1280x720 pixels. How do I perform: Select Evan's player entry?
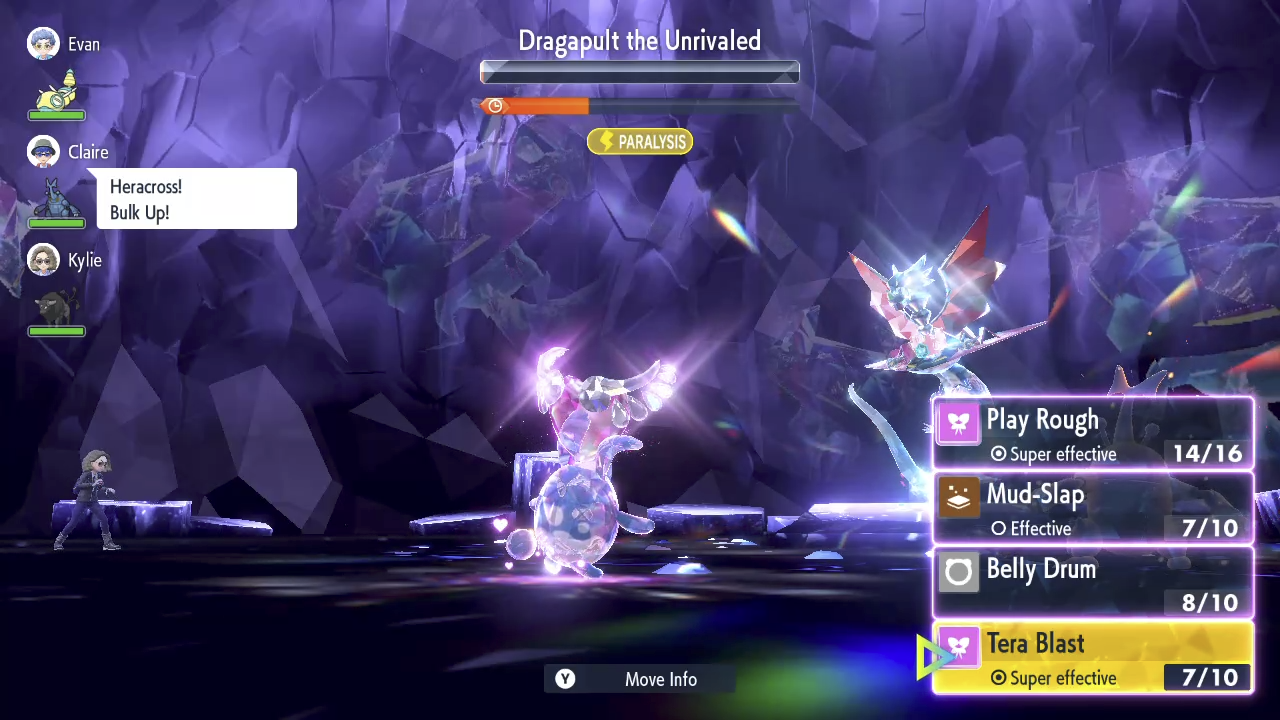point(64,45)
